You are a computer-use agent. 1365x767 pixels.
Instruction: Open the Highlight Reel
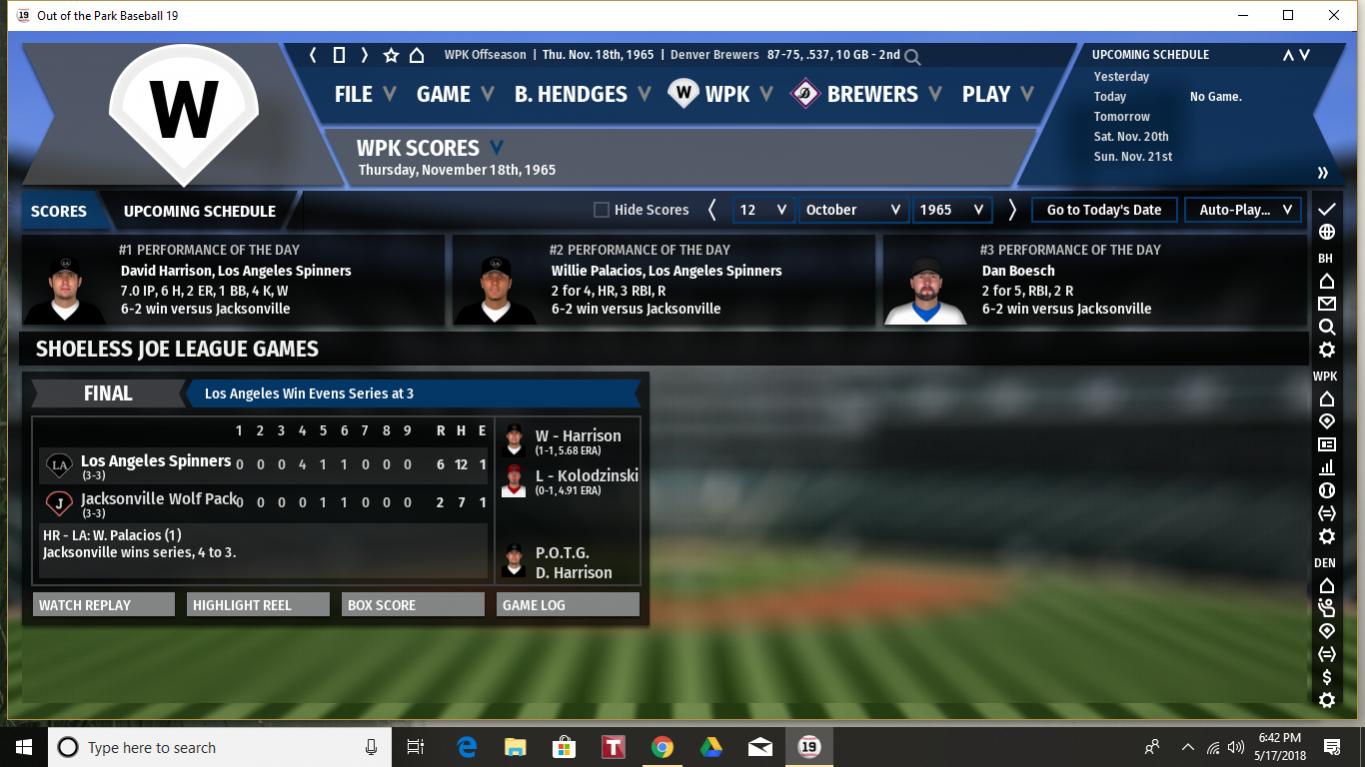pyautogui.click(x=257, y=605)
